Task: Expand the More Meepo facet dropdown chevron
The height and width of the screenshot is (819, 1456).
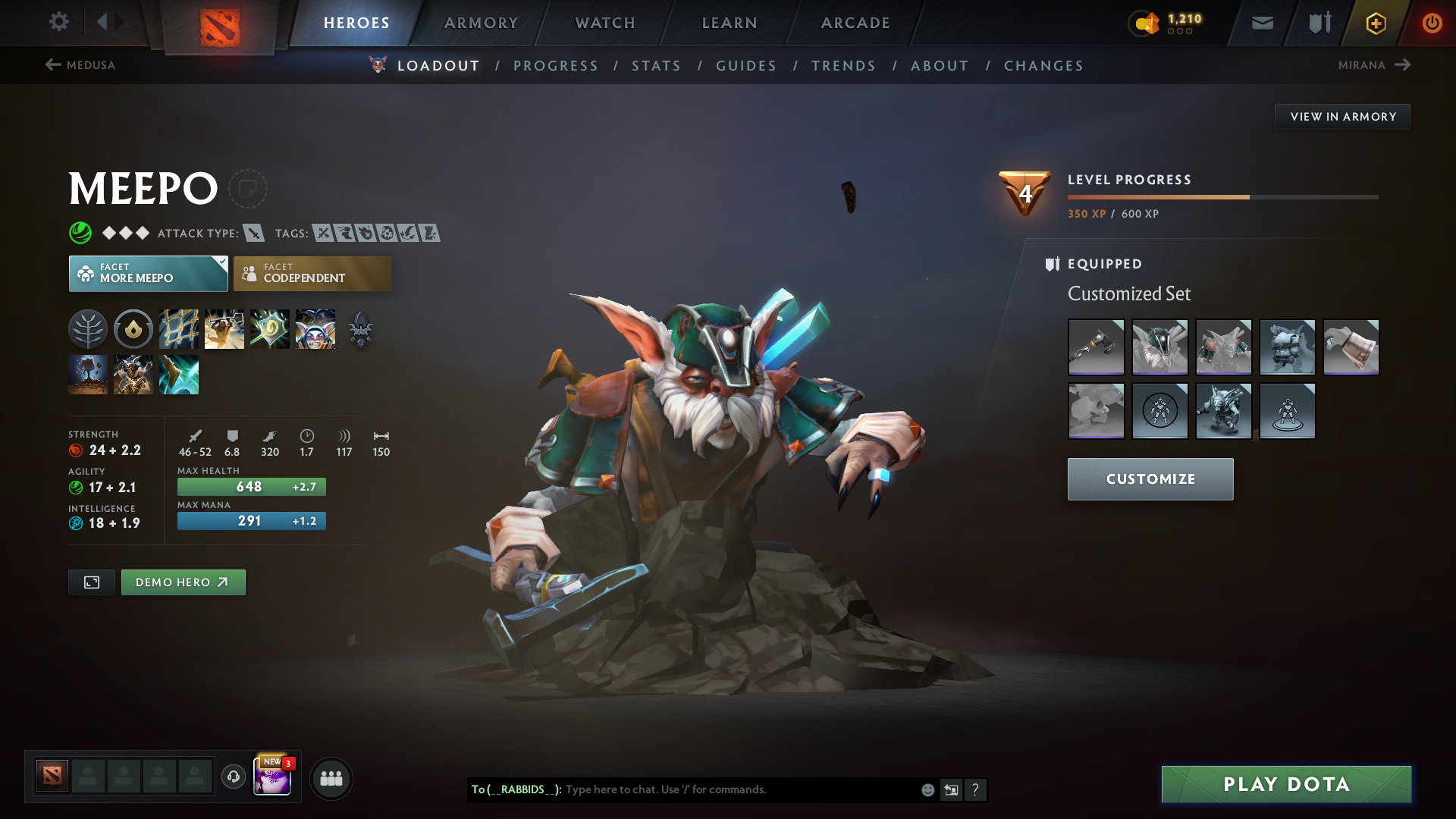Action: click(221, 262)
